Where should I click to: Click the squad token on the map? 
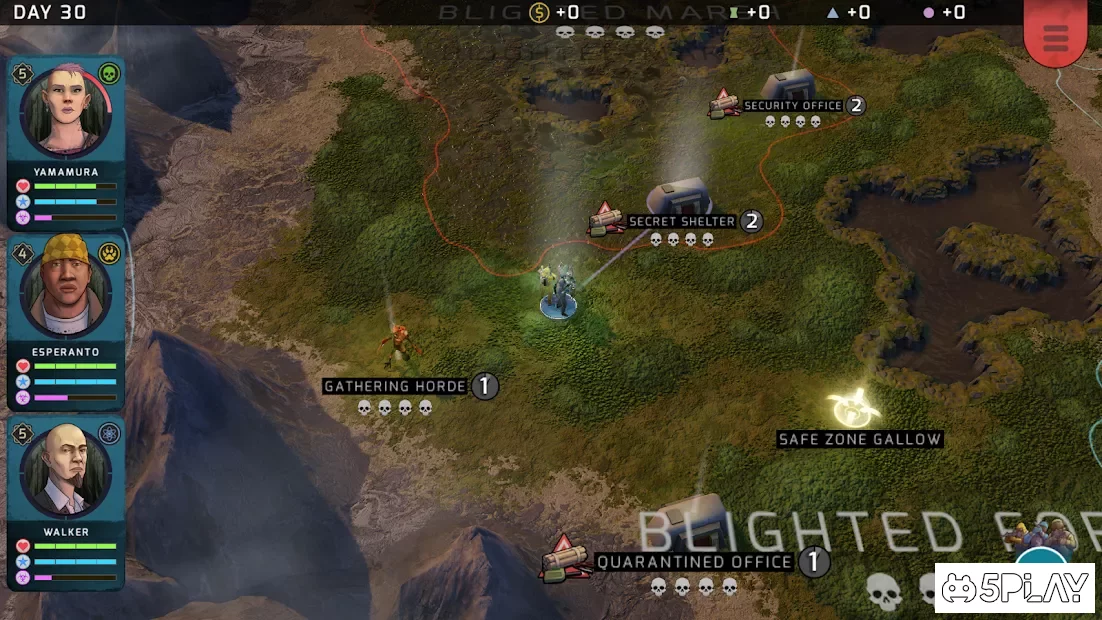pyautogui.click(x=558, y=297)
